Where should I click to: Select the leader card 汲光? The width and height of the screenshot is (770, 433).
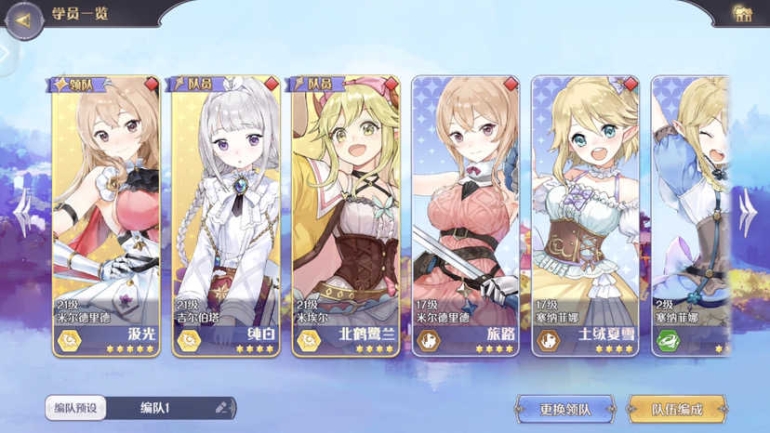coord(105,215)
